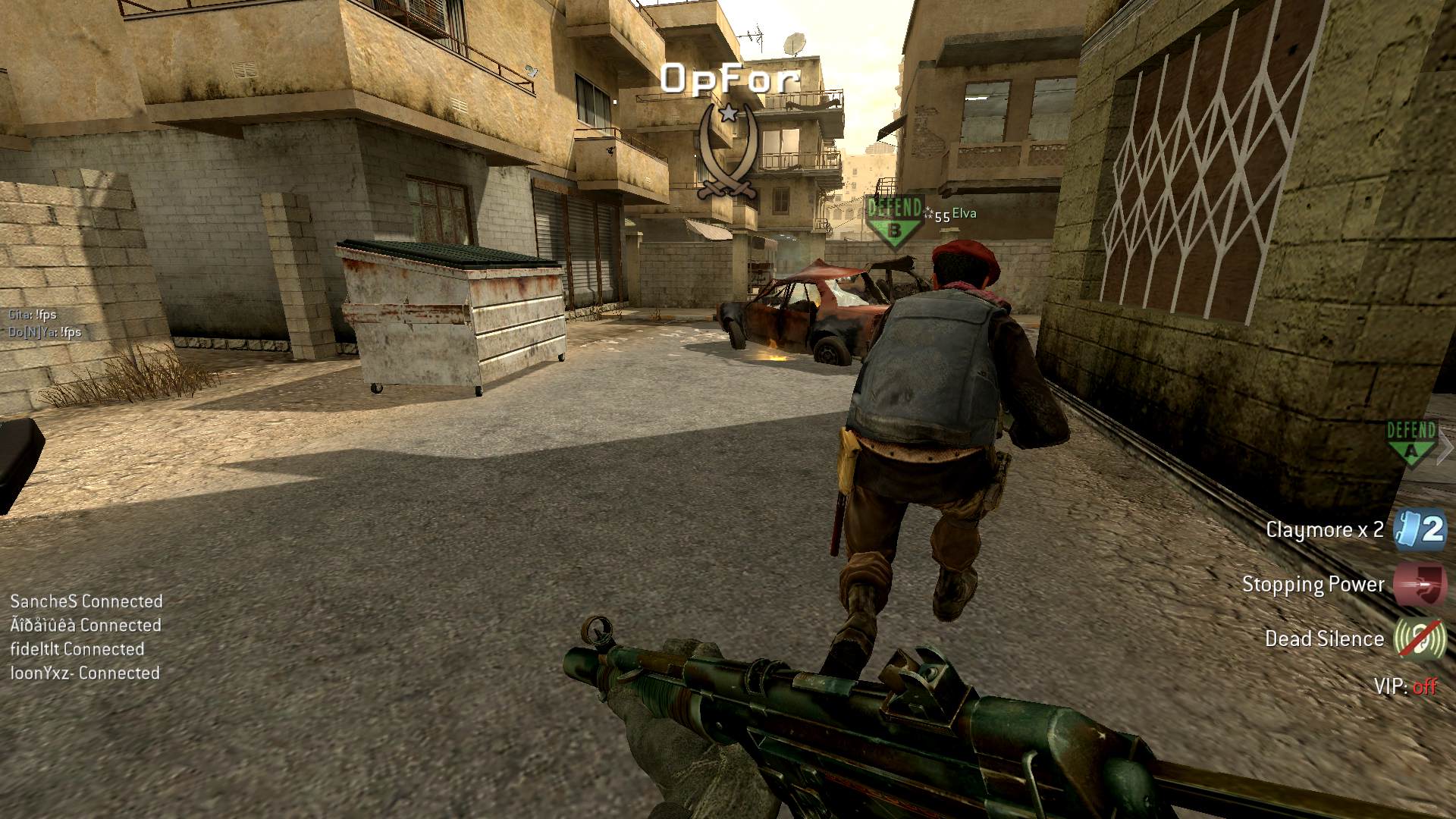Click the Do[N]Ya chat message
Screen dimensions: 1456x819
pyautogui.click(x=45, y=332)
